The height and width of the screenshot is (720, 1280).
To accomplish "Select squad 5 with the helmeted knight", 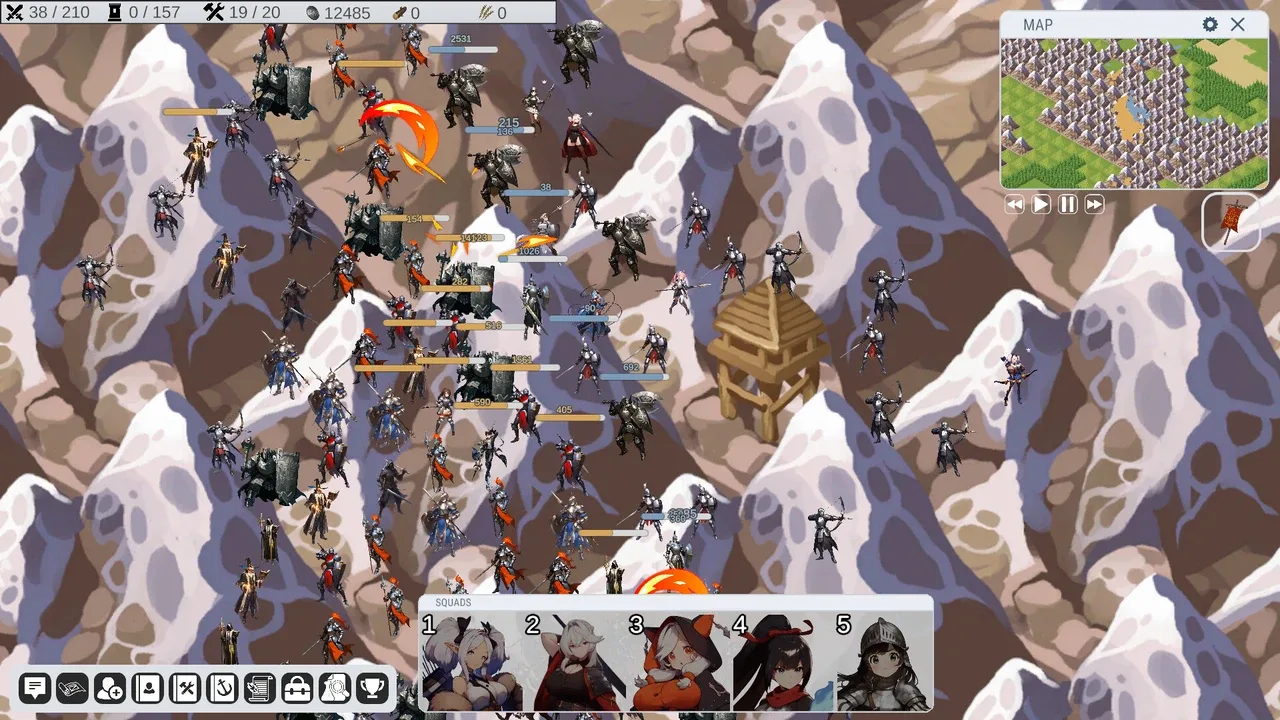I will 885,660.
